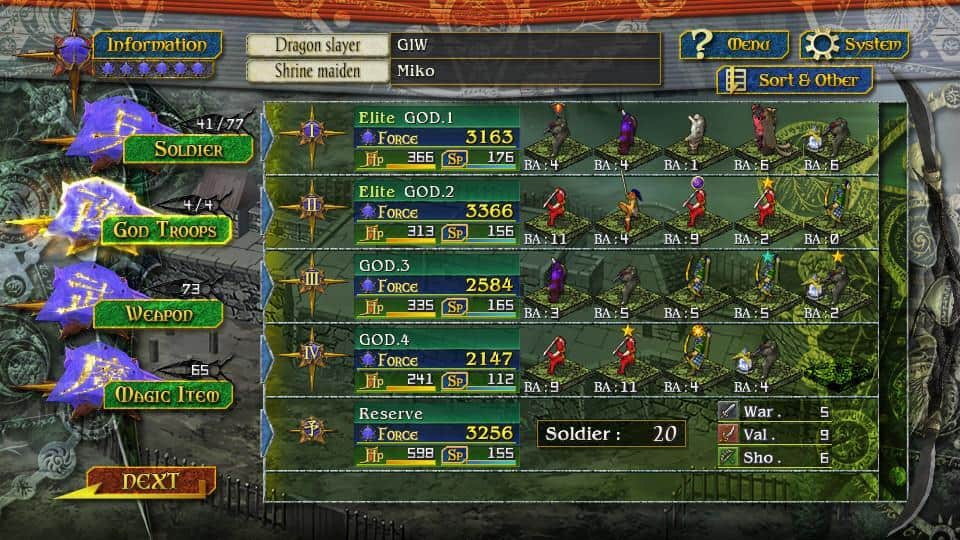Click the Dragon slayer GIW name field
This screenshot has width=960, height=540.
point(525,45)
